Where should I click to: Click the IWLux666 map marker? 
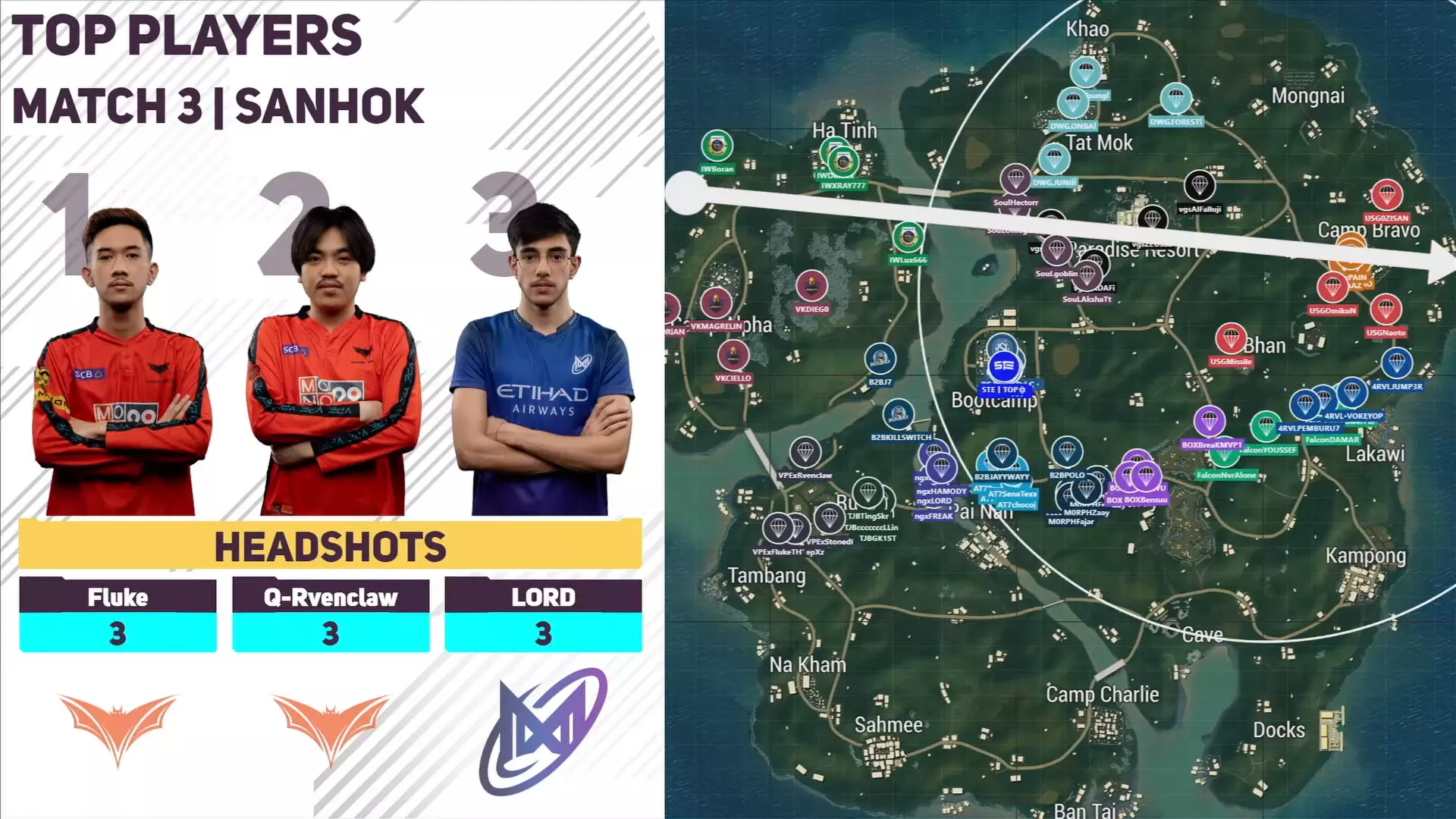pos(908,237)
